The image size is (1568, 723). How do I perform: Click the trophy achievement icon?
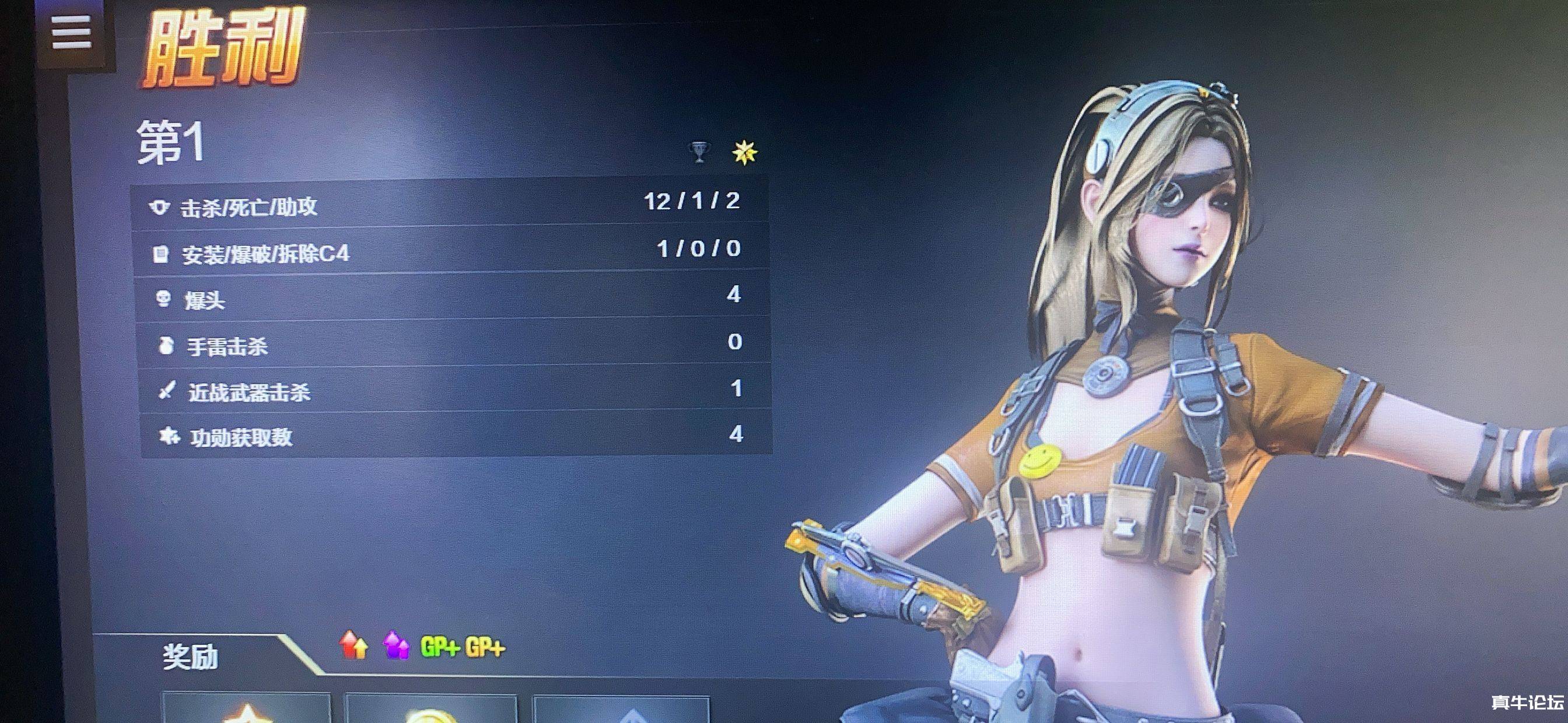pos(699,152)
